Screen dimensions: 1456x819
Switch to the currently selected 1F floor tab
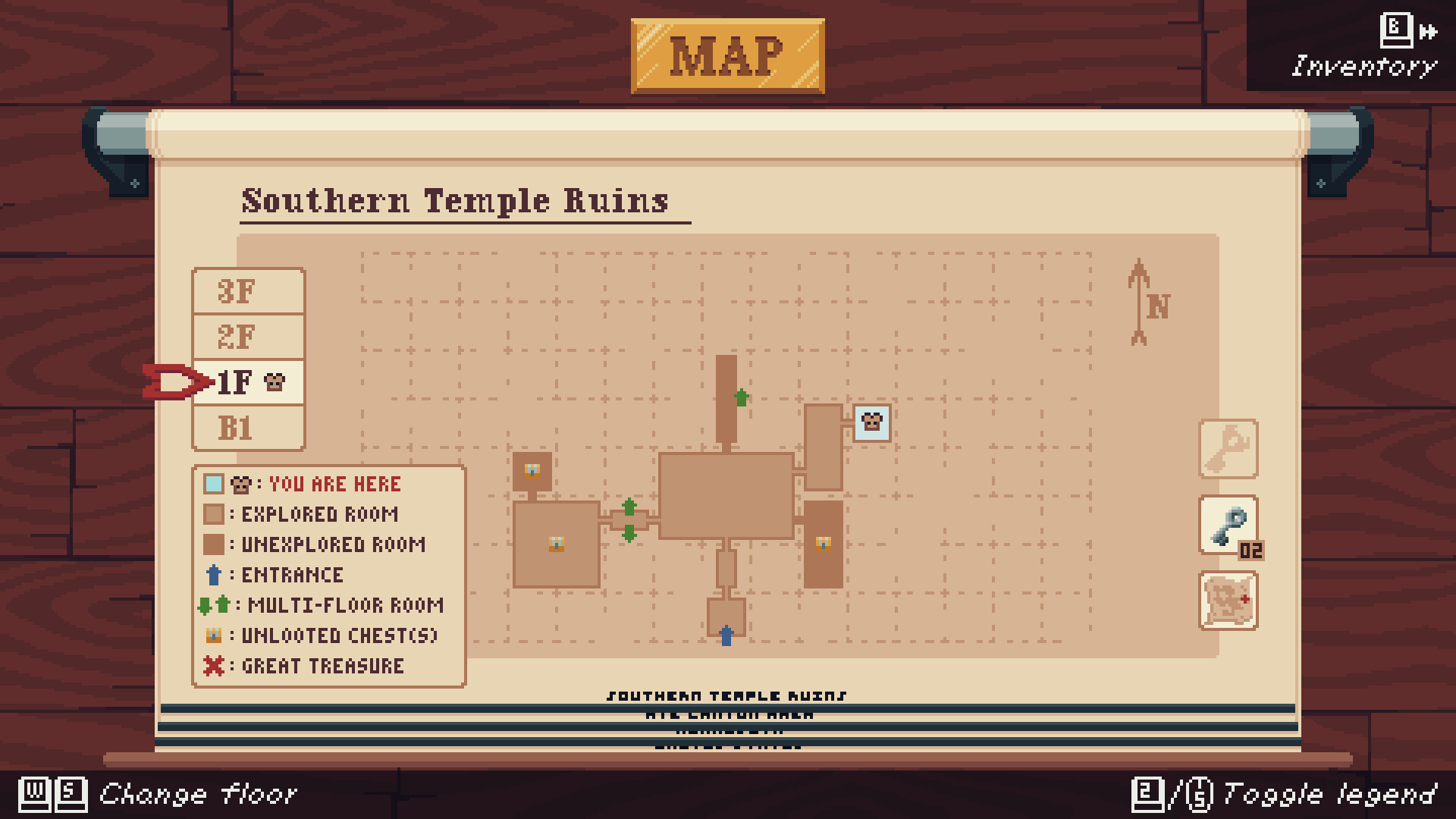coord(248,382)
